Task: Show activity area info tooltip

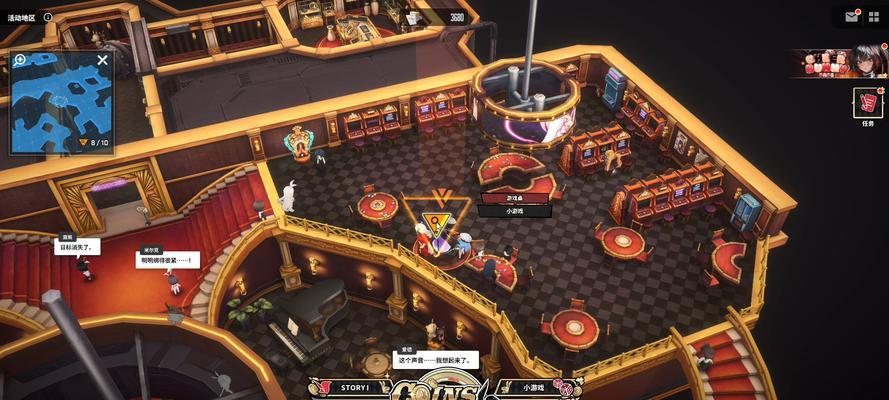Action: tap(48, 17)
